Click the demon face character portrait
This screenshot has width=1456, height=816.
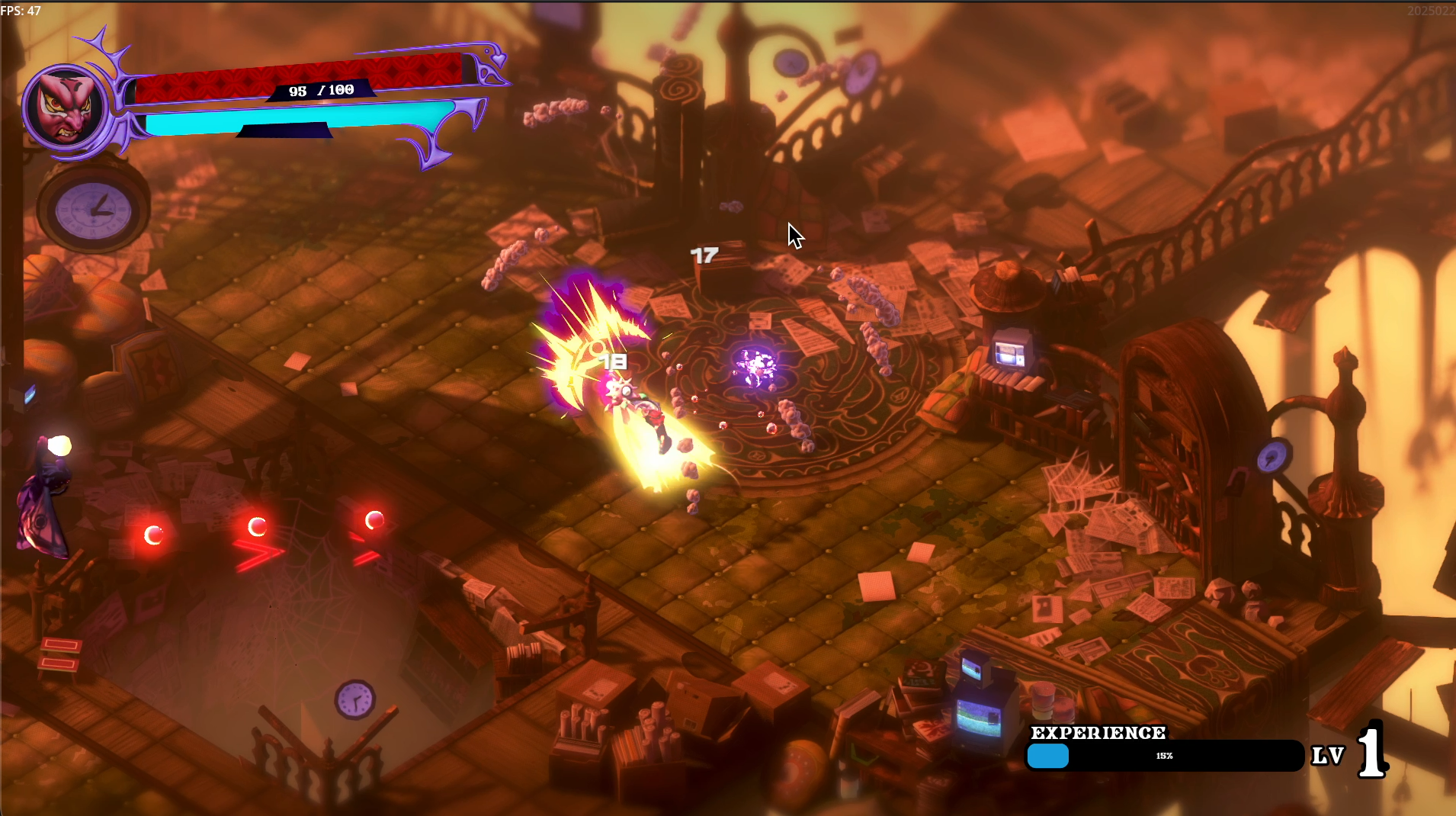[x=67, y=107]
